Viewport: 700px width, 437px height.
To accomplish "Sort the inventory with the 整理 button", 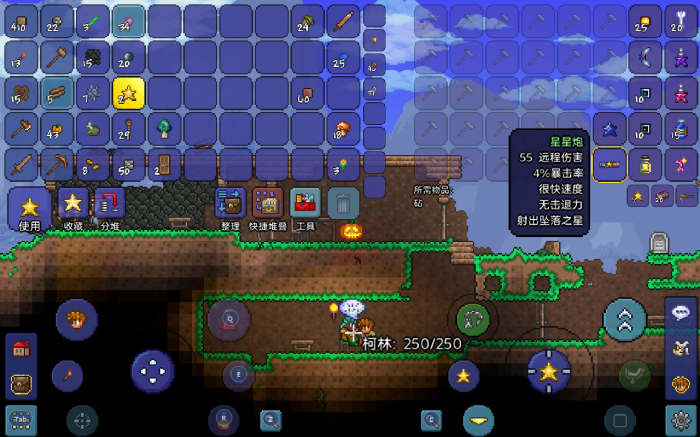I will click(230, 204).
